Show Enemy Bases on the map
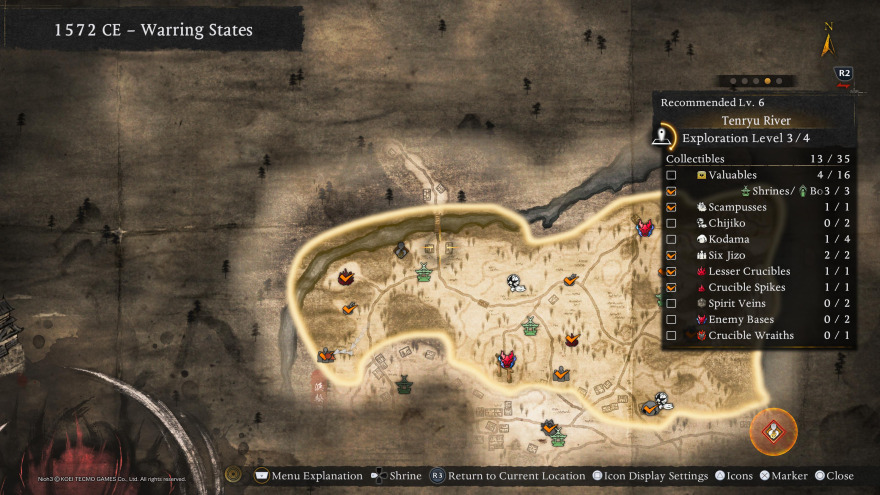 tap(671, 319)
